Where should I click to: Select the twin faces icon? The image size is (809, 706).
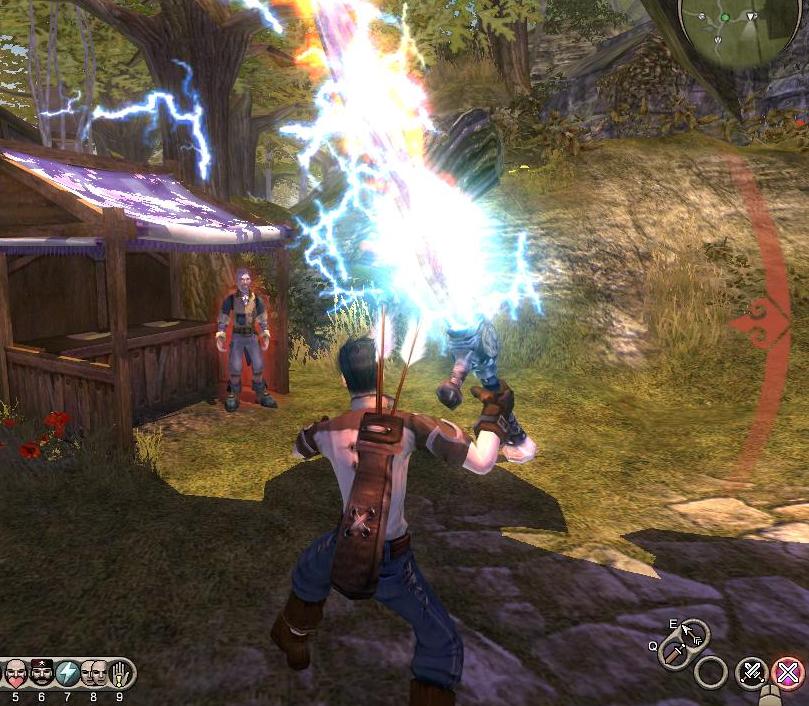coord(94,673)
